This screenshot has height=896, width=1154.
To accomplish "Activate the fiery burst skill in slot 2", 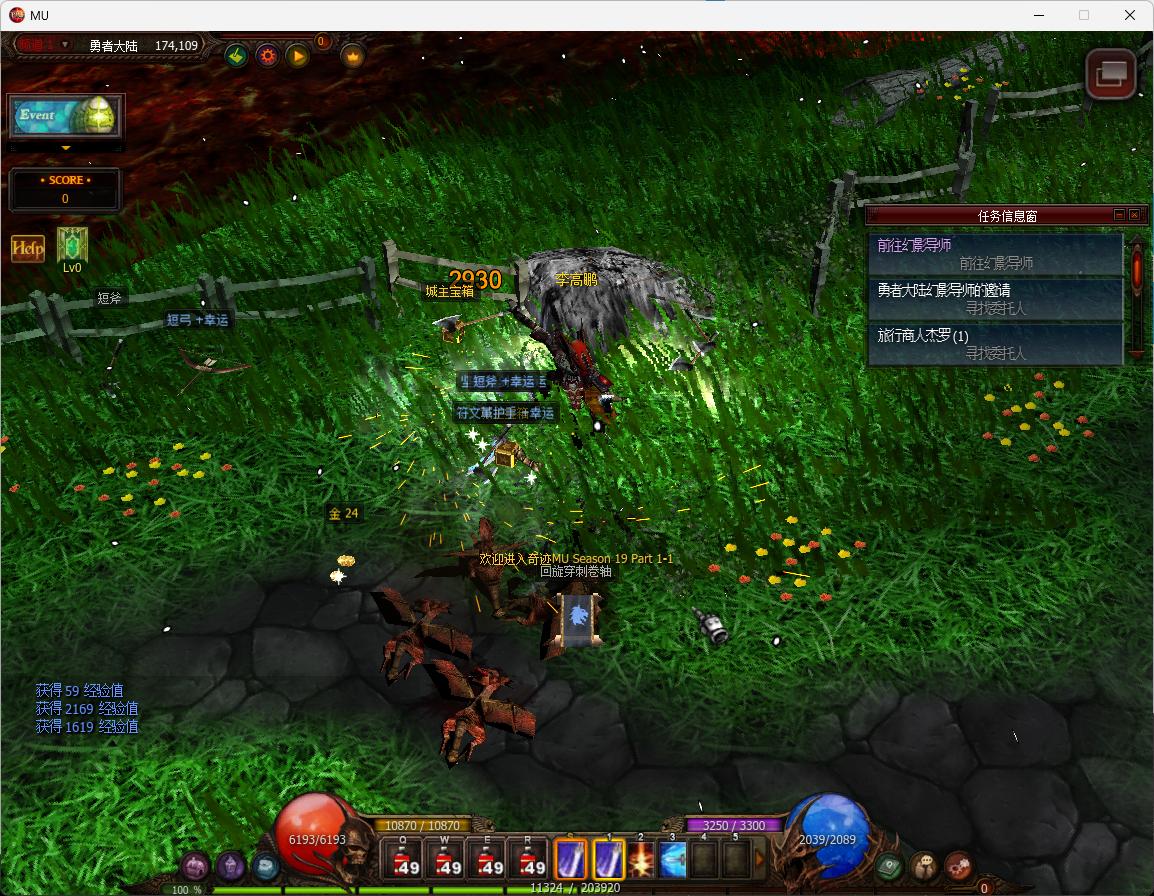I will point(640,861).
